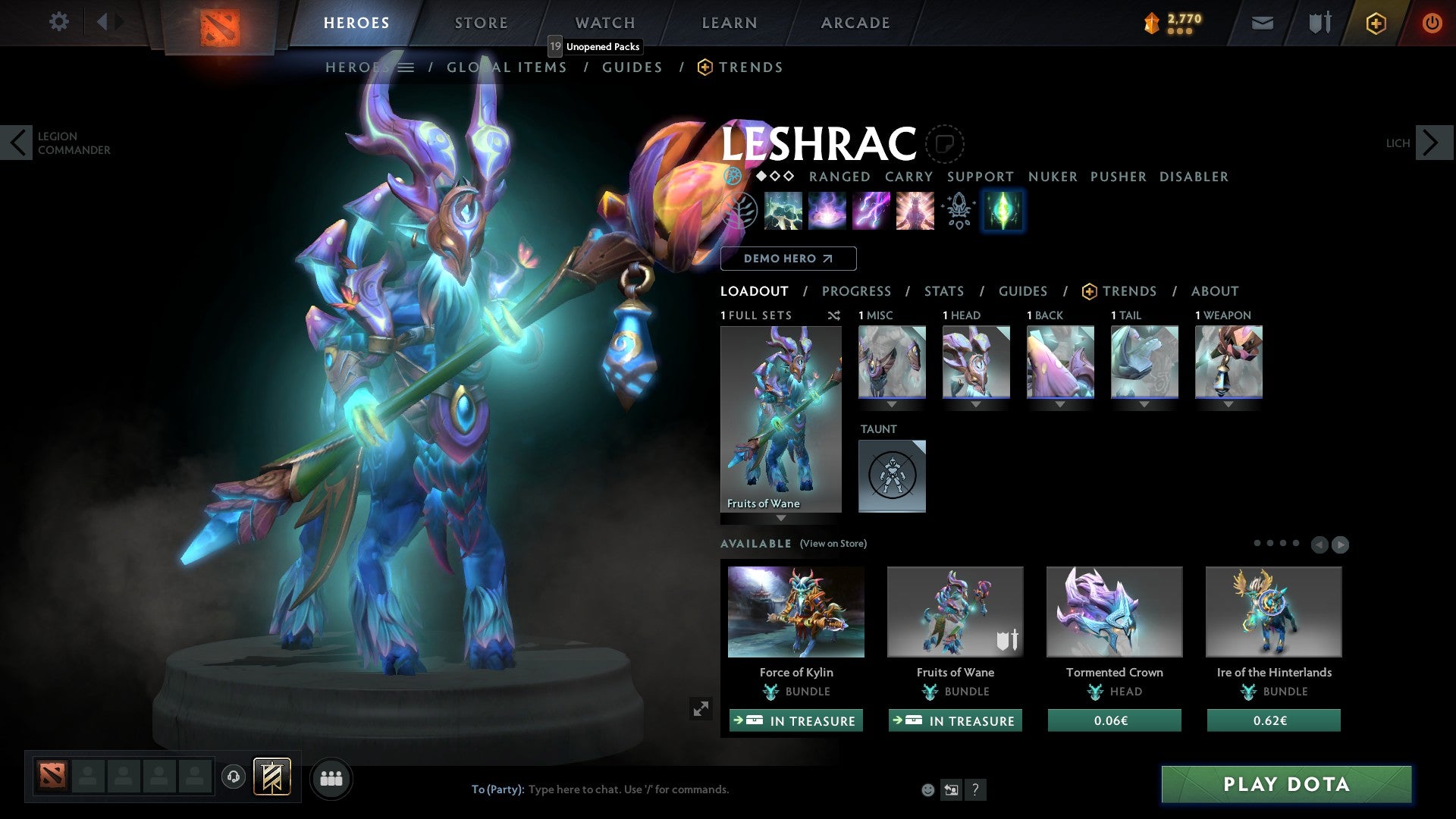Open the Watch section from top menu
Screen dimensions: 1456x819
pyautogui.click(x=604, y=23)
